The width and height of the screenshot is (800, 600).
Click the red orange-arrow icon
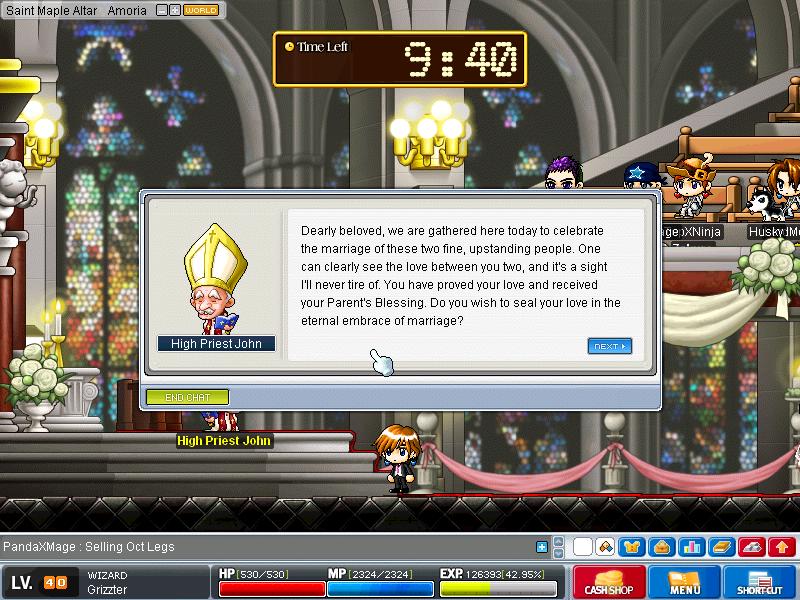(782, 547)
